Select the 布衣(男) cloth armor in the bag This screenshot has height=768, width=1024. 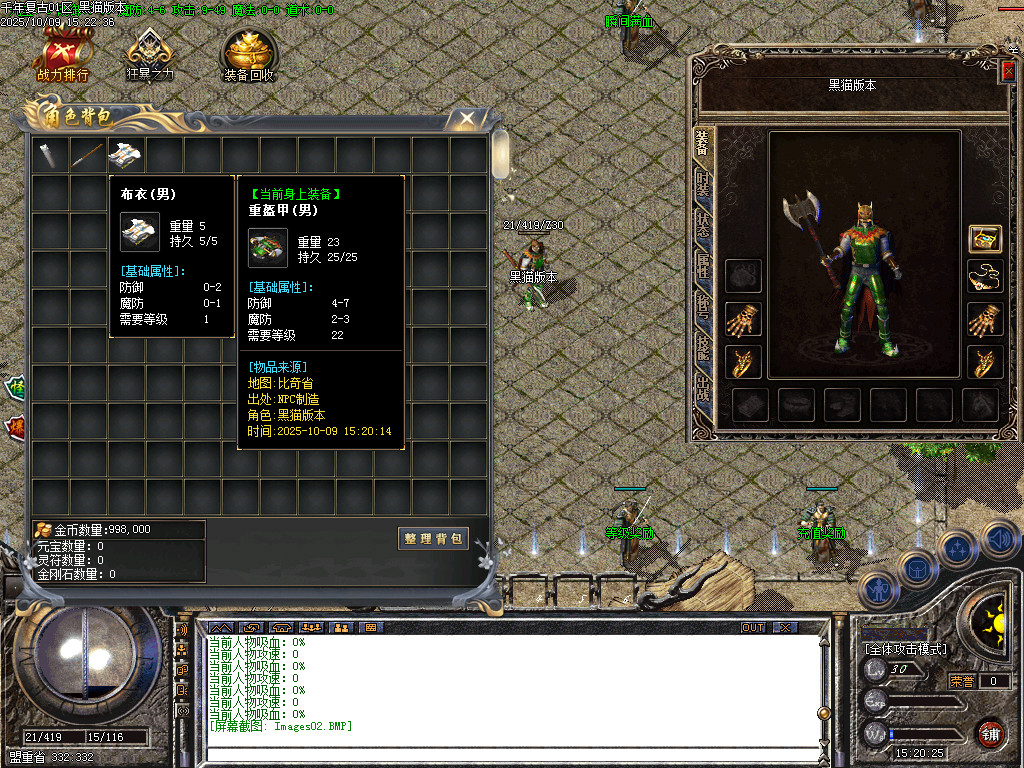tap(125, 154)
